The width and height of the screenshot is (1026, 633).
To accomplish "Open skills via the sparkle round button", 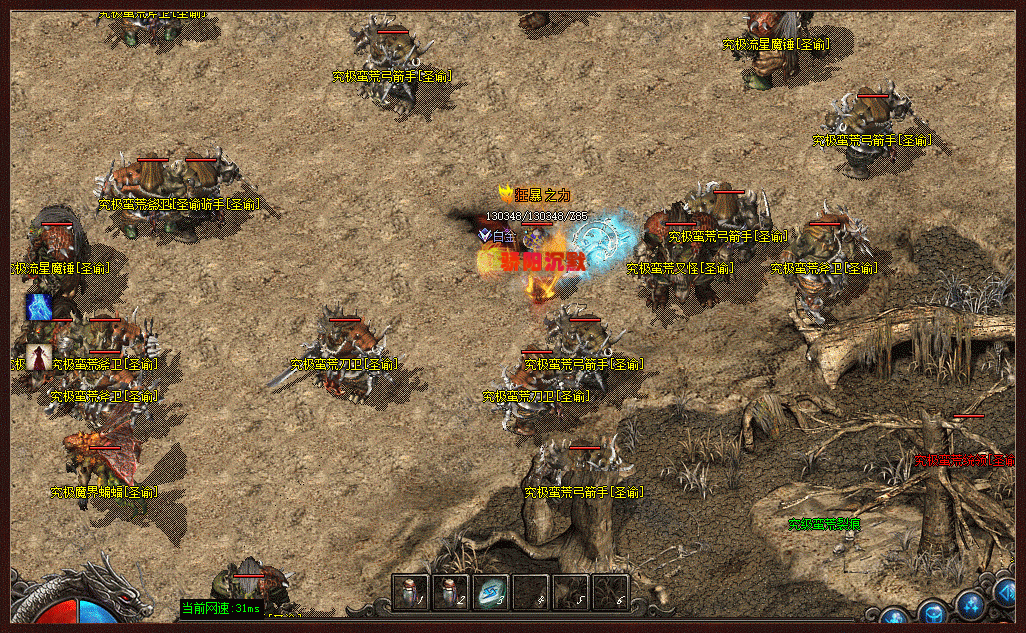I will [x=971, y=603].
